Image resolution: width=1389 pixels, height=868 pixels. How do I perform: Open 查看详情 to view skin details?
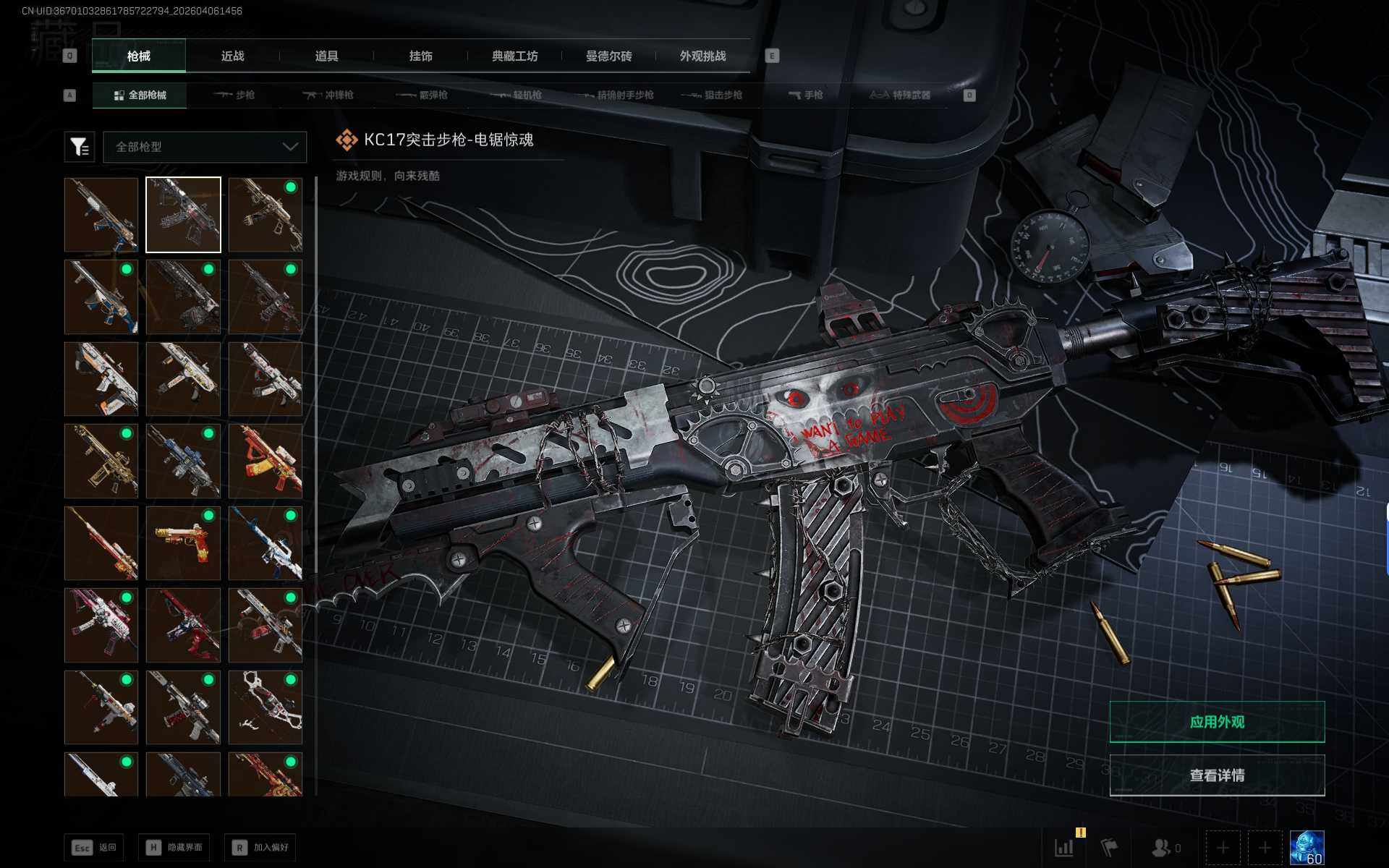(x=1217, y=775)
